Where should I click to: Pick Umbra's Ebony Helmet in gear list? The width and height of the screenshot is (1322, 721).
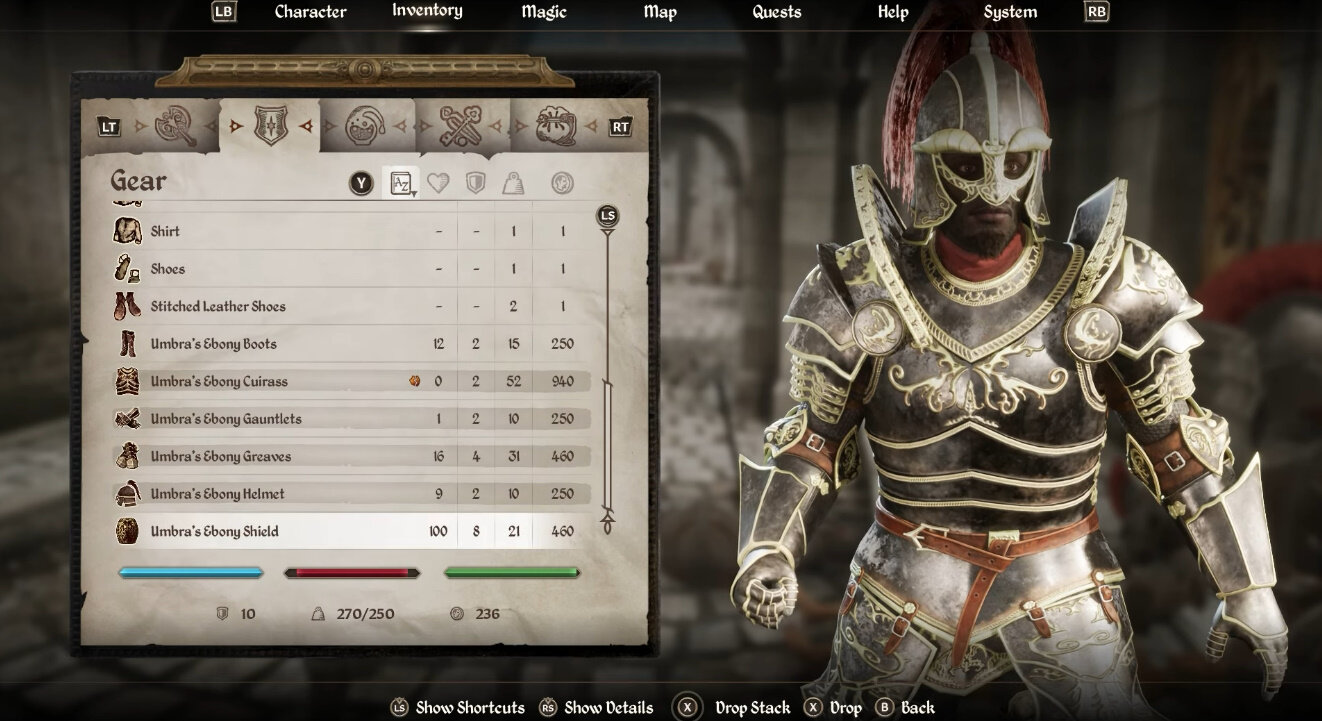(x=217, y=494)
